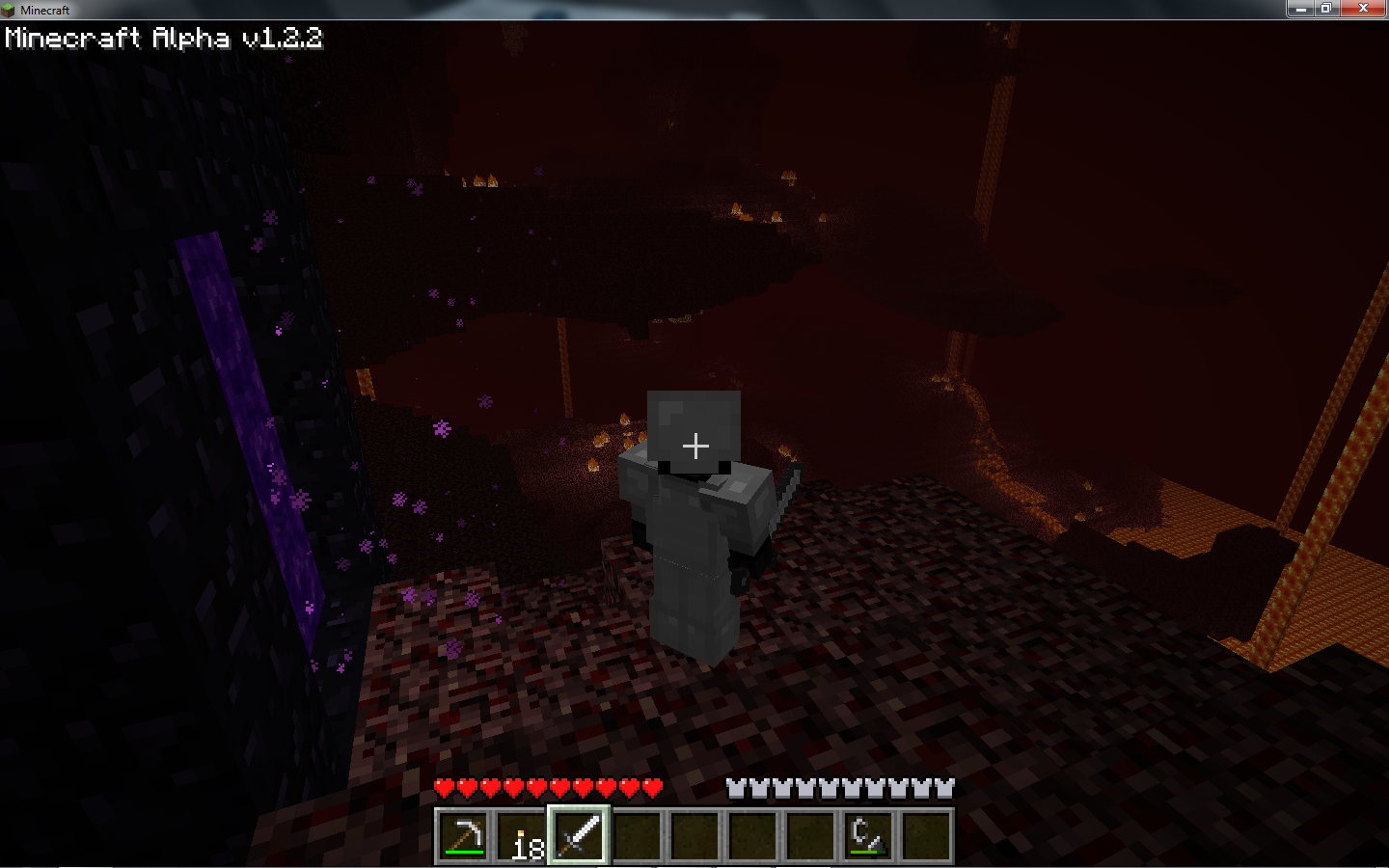Screen dimensions: 1389x868
Task: Choose the torch stack of 18
Action: 521,835
